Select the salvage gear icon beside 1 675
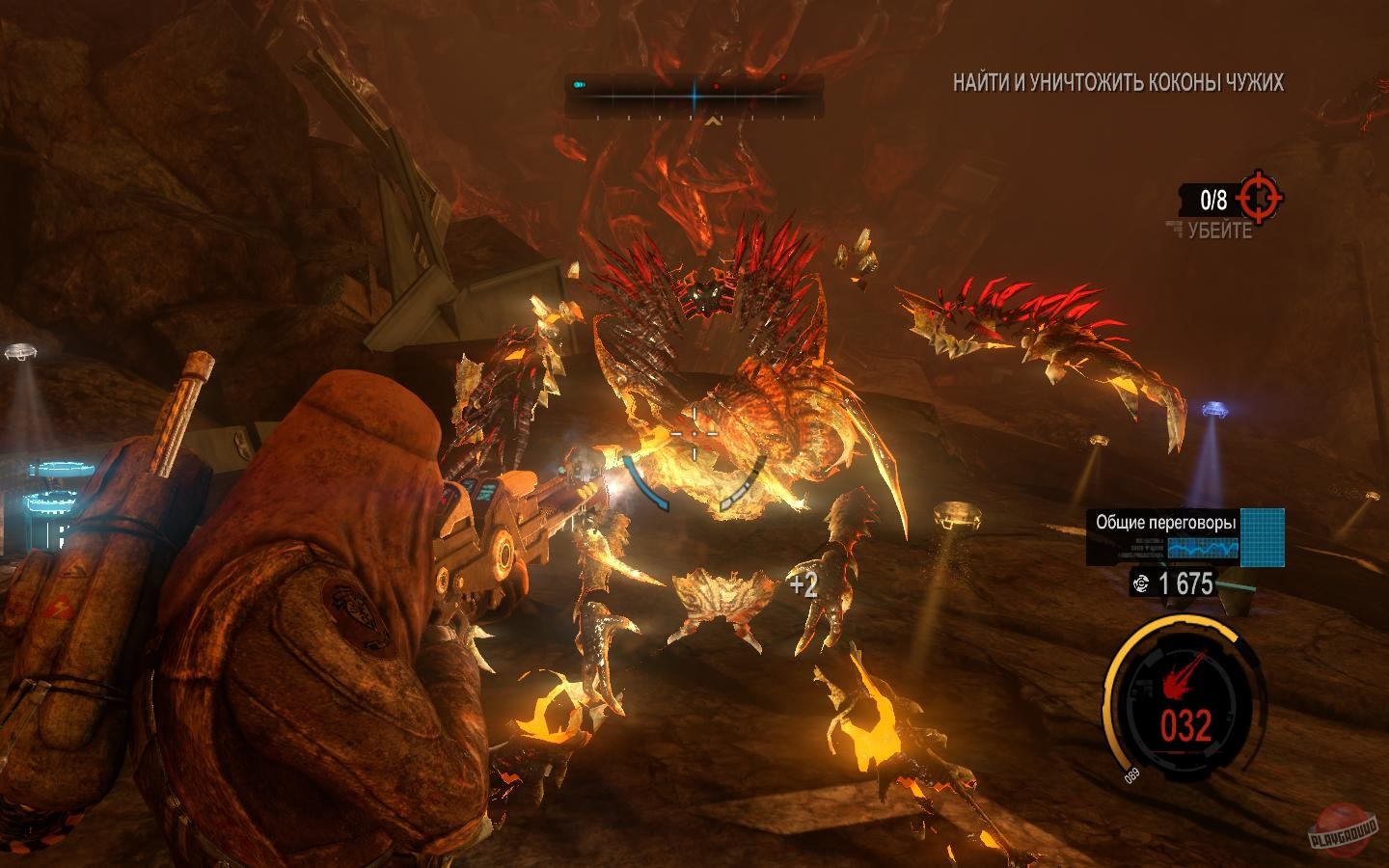1389x868 pixels. coord(1142,583)
